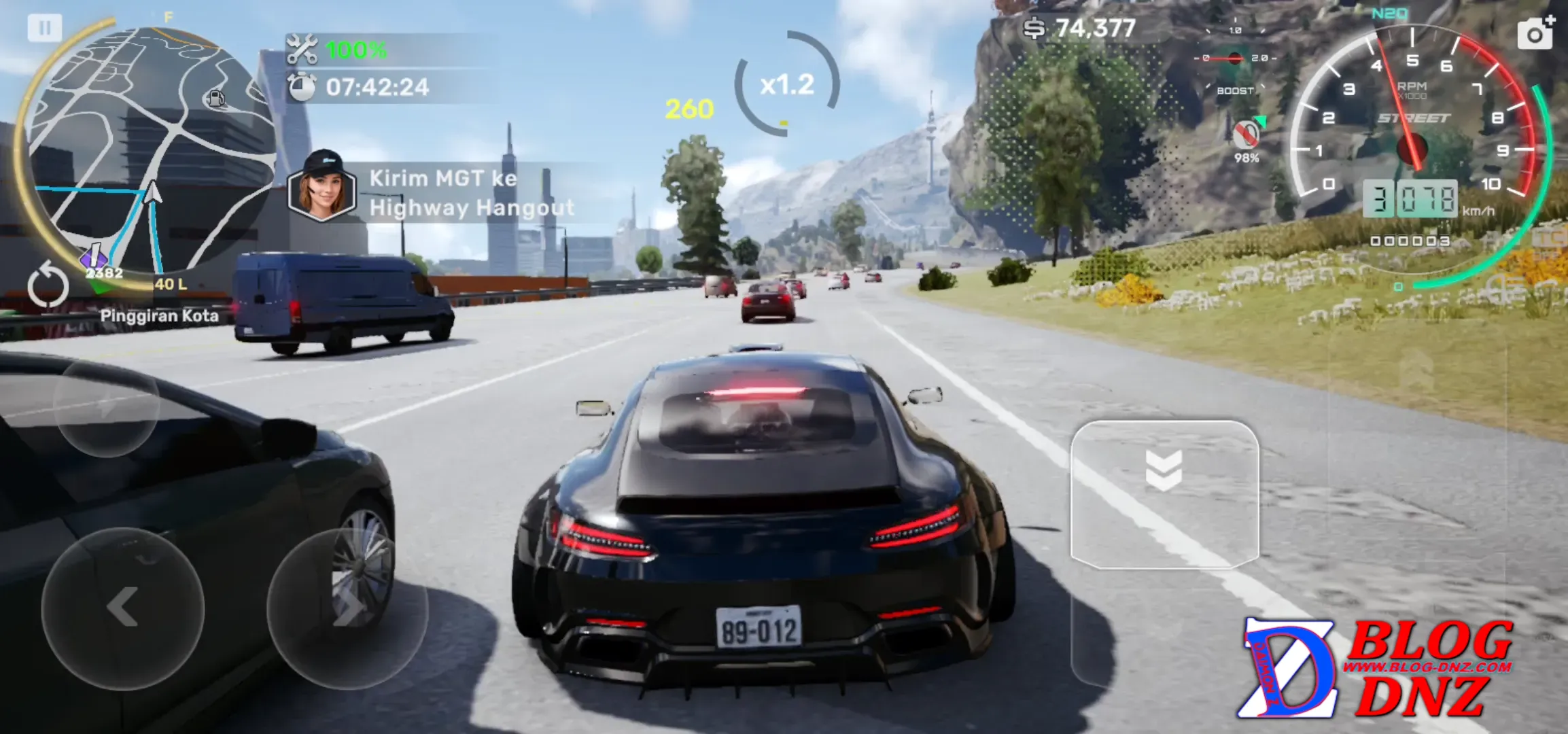Pause the game with the pause button
The height and width of the screenshot is (734, 1568).
point(44,29)
